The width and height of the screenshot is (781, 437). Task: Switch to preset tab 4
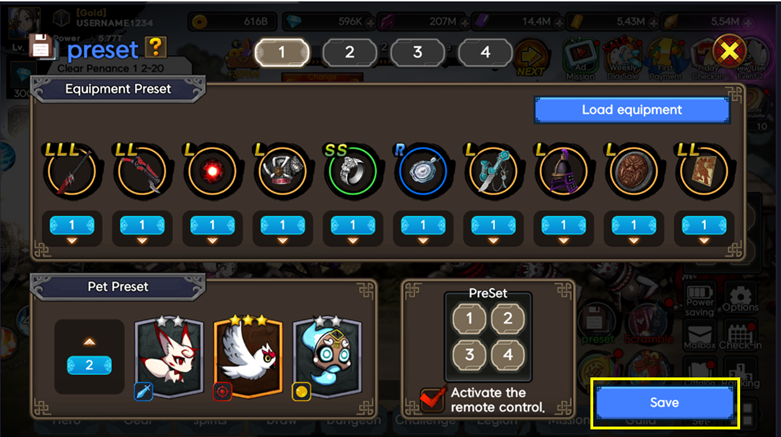485,52
